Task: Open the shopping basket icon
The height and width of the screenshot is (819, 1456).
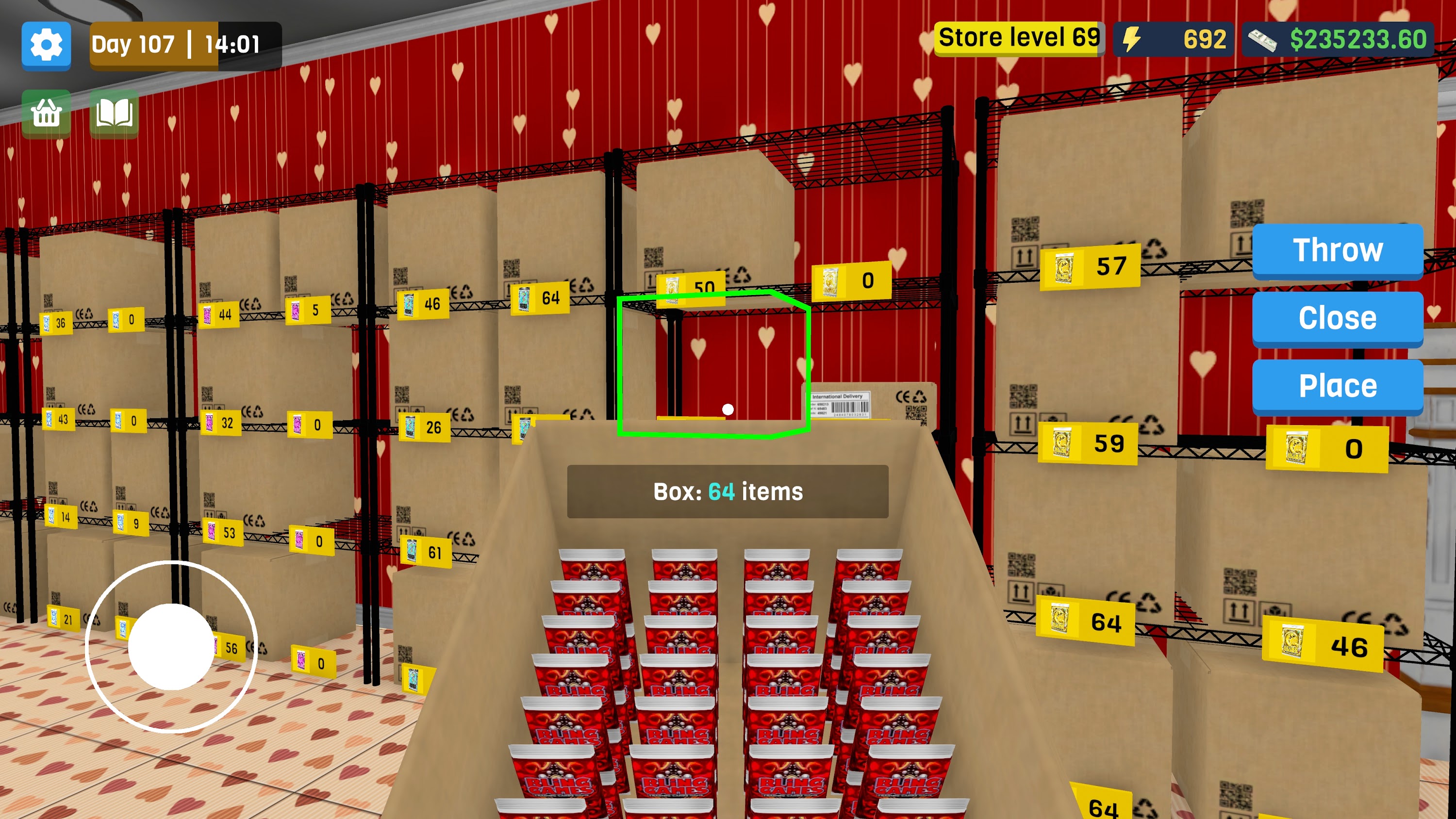Action: [x=46, y=113]
